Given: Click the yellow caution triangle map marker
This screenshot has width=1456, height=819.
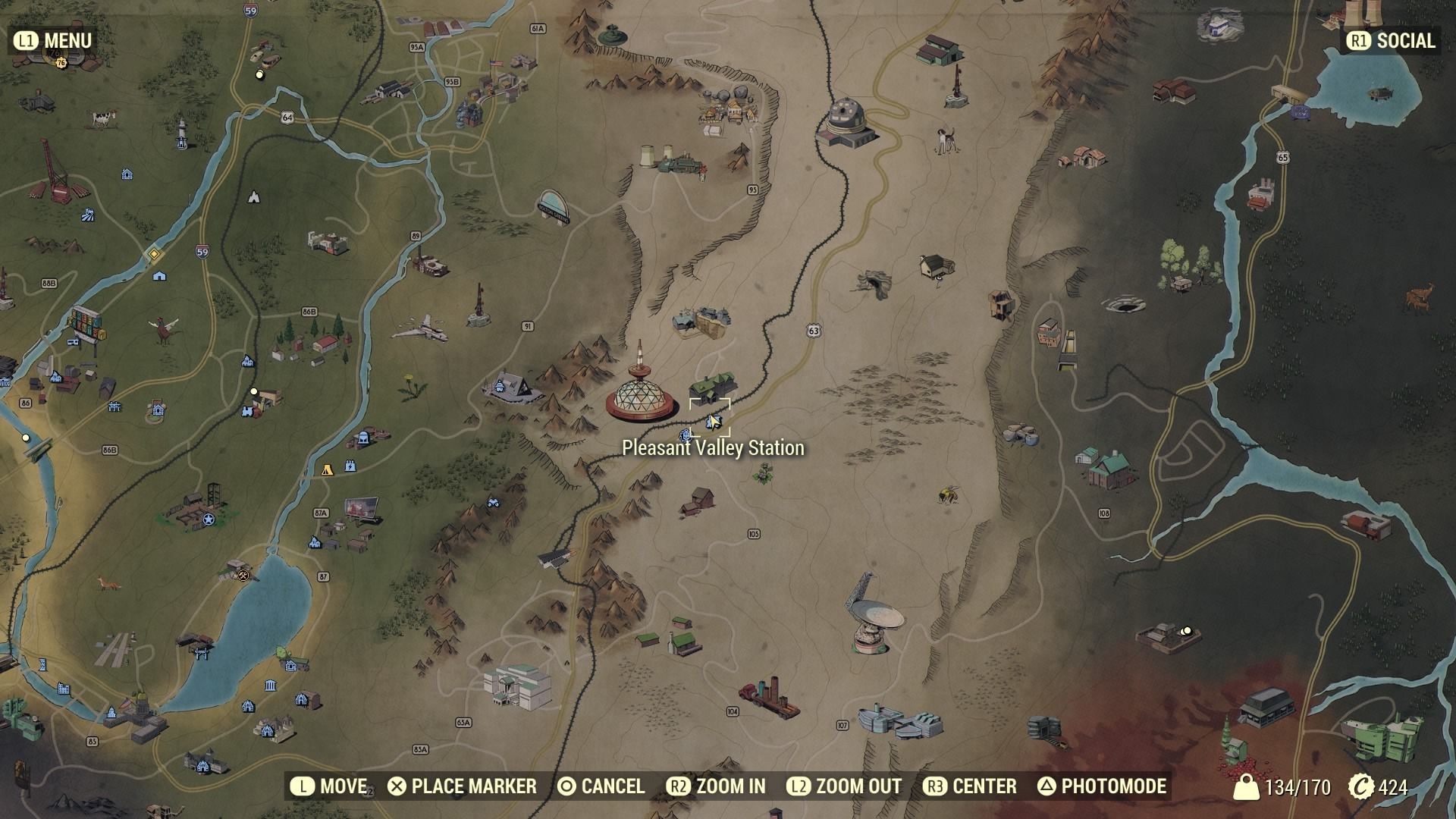Looking at the screenshot, I should (x=326, y=470).
